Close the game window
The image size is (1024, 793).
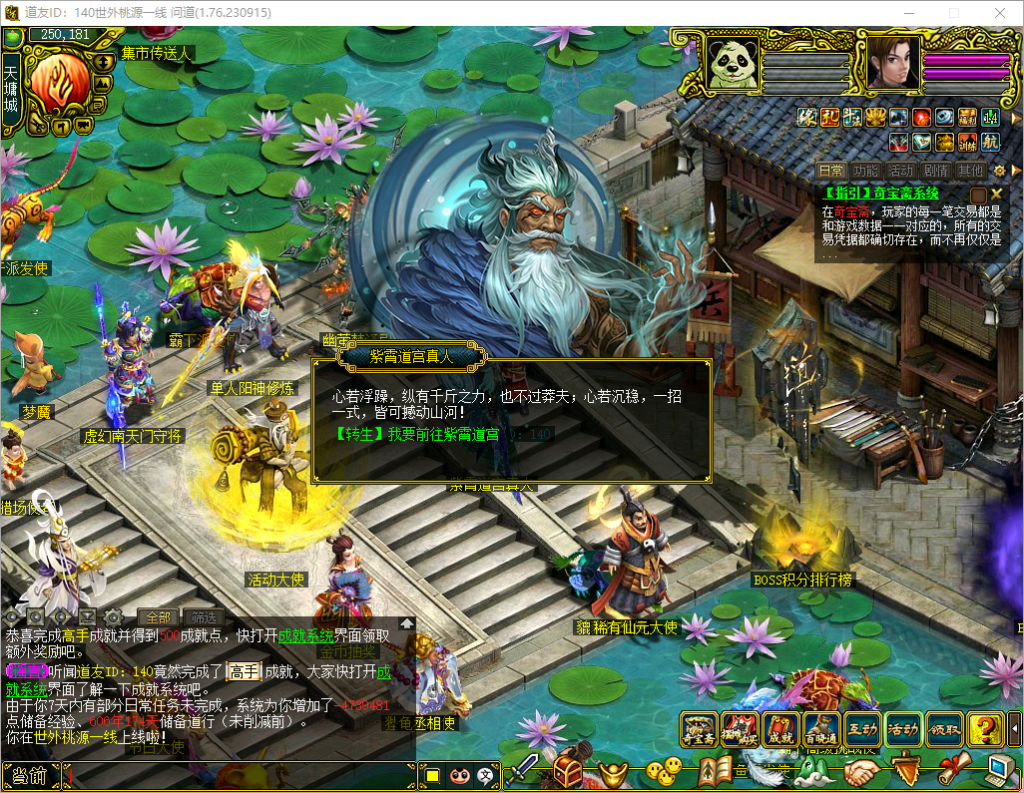click(x=998, y=12)
